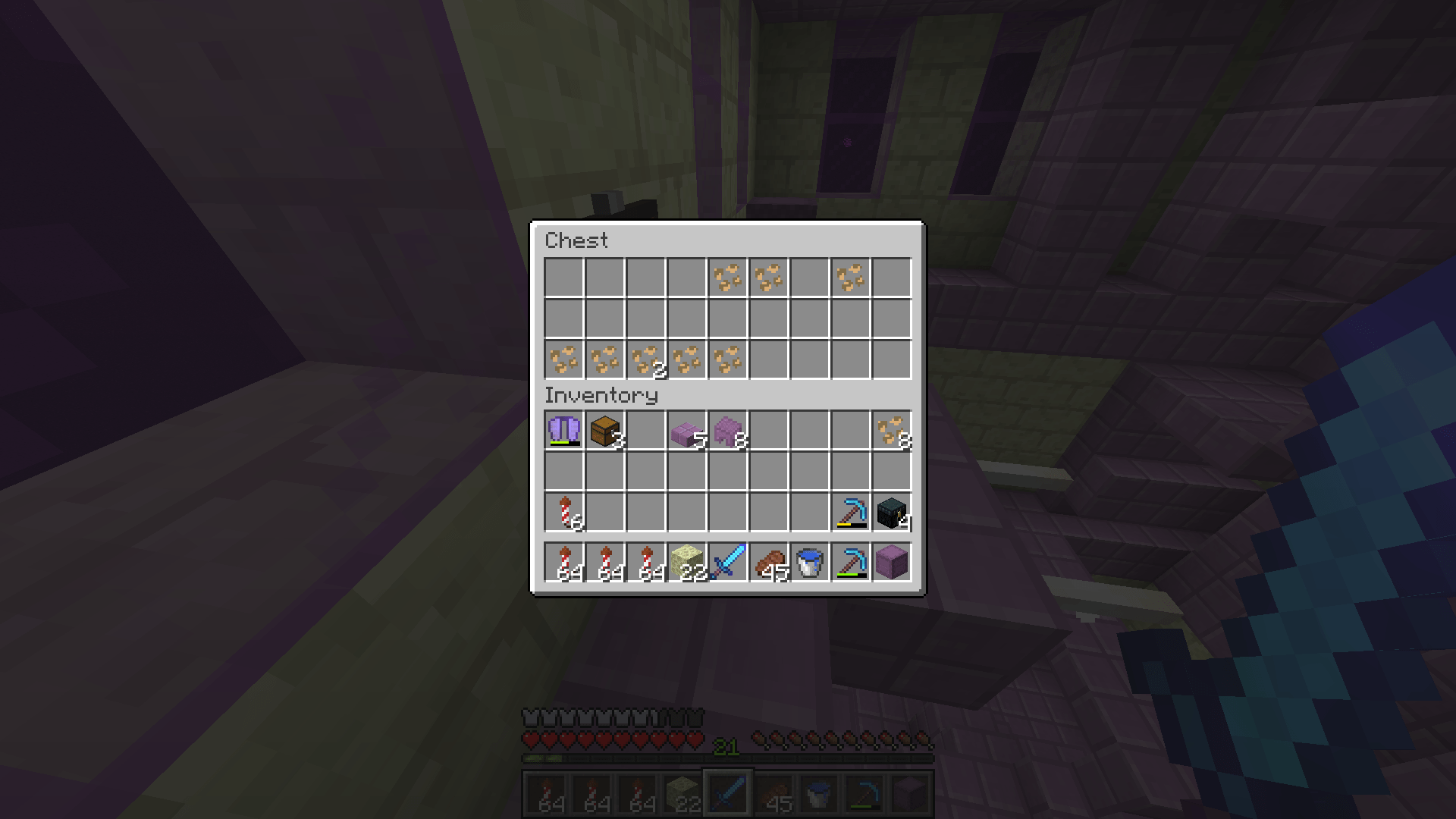Select the rightmost chorus fruit stack in top chest row

tap(849, 277)
